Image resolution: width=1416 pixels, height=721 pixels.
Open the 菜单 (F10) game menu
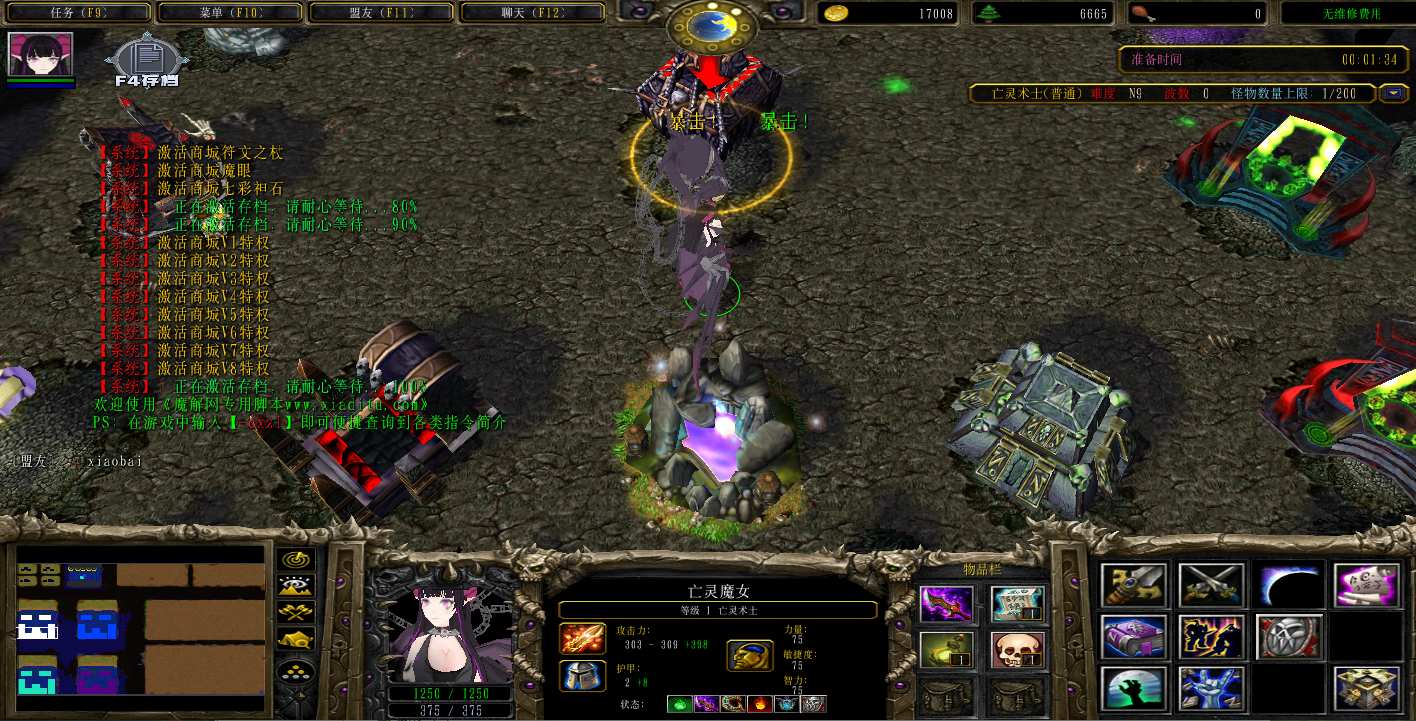pos(228,13)
